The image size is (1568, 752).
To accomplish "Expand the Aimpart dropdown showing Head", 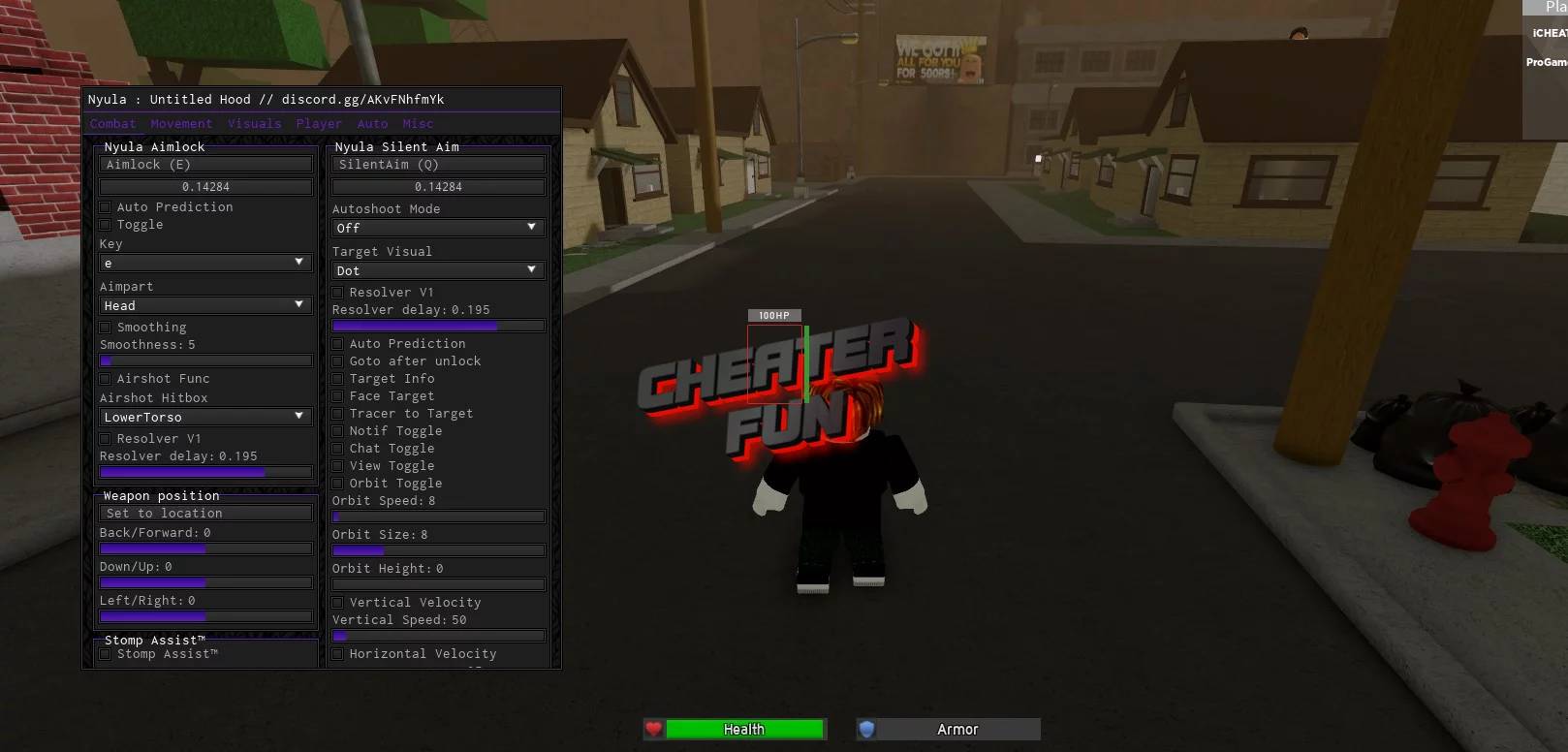I will pos(204,304).
